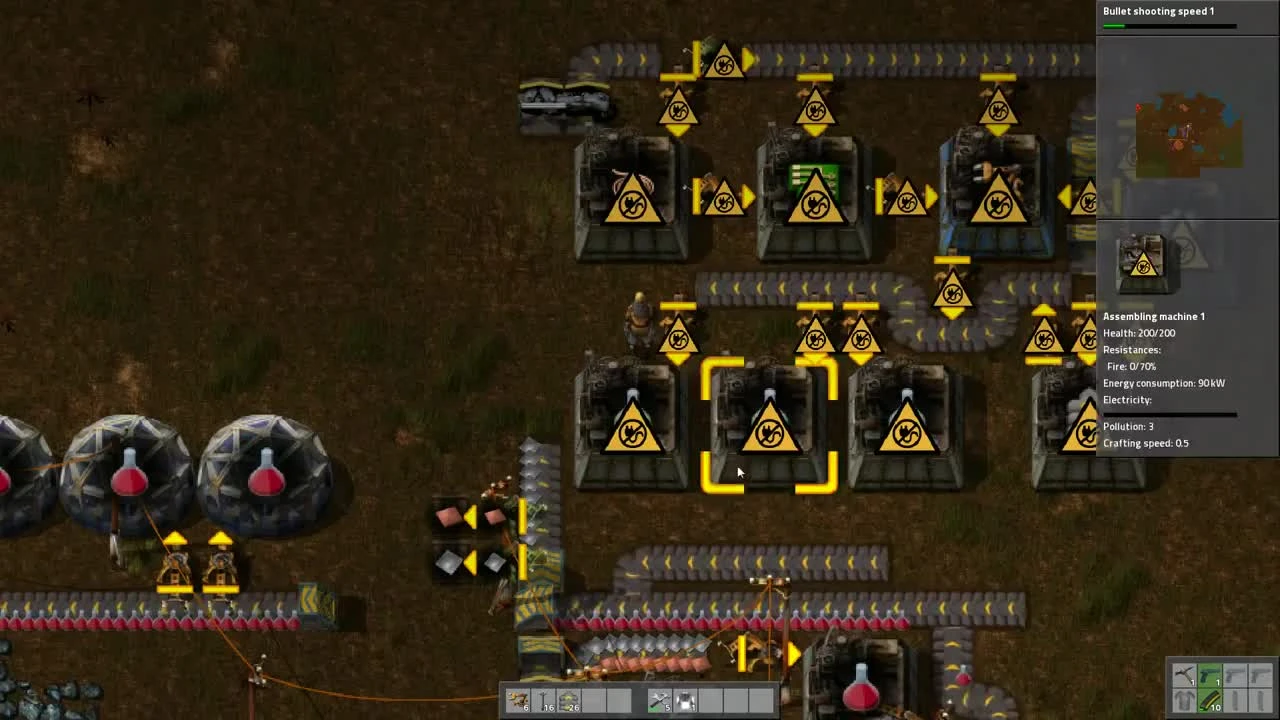
Task: Click the grenade icon in the empty weapon row
Action: [x=1236, y=702]
